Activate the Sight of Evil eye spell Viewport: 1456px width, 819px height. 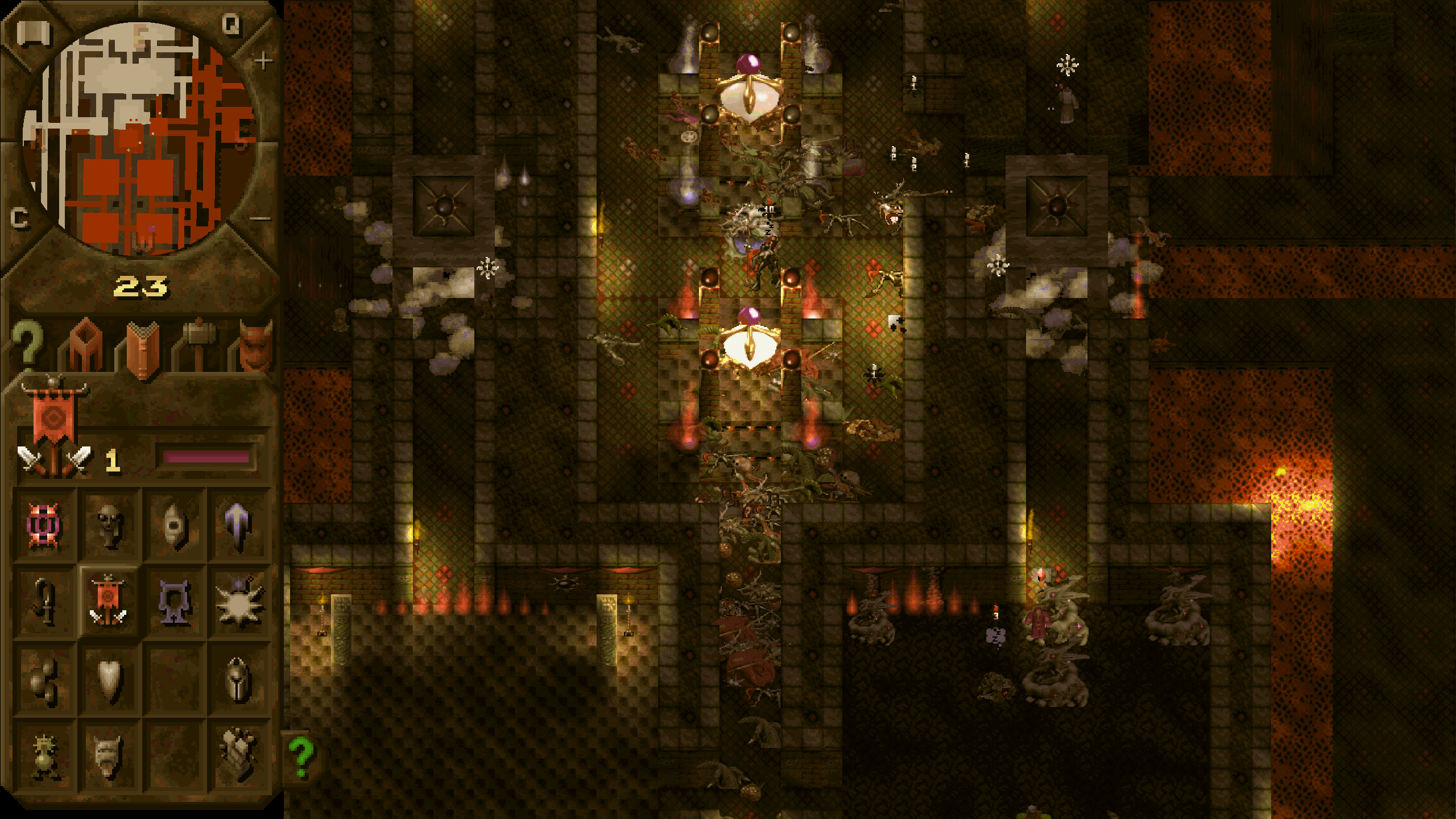point(175,526)
